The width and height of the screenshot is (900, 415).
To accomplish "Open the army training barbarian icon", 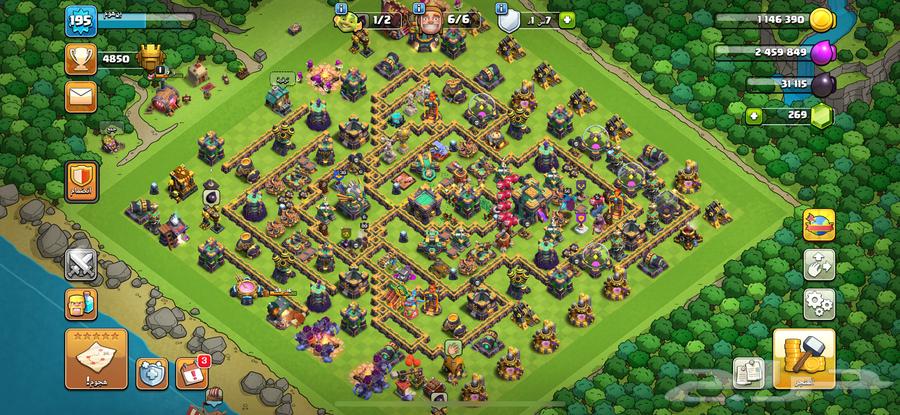I will tap(80, 305).
